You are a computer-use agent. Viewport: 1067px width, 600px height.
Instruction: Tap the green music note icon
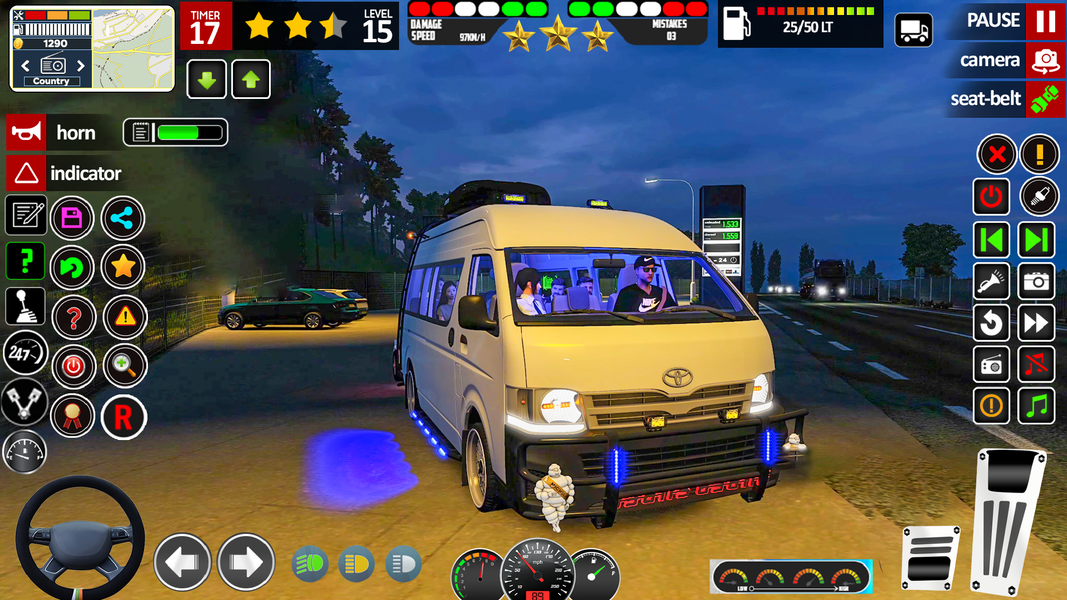(x=1037, y=406)
